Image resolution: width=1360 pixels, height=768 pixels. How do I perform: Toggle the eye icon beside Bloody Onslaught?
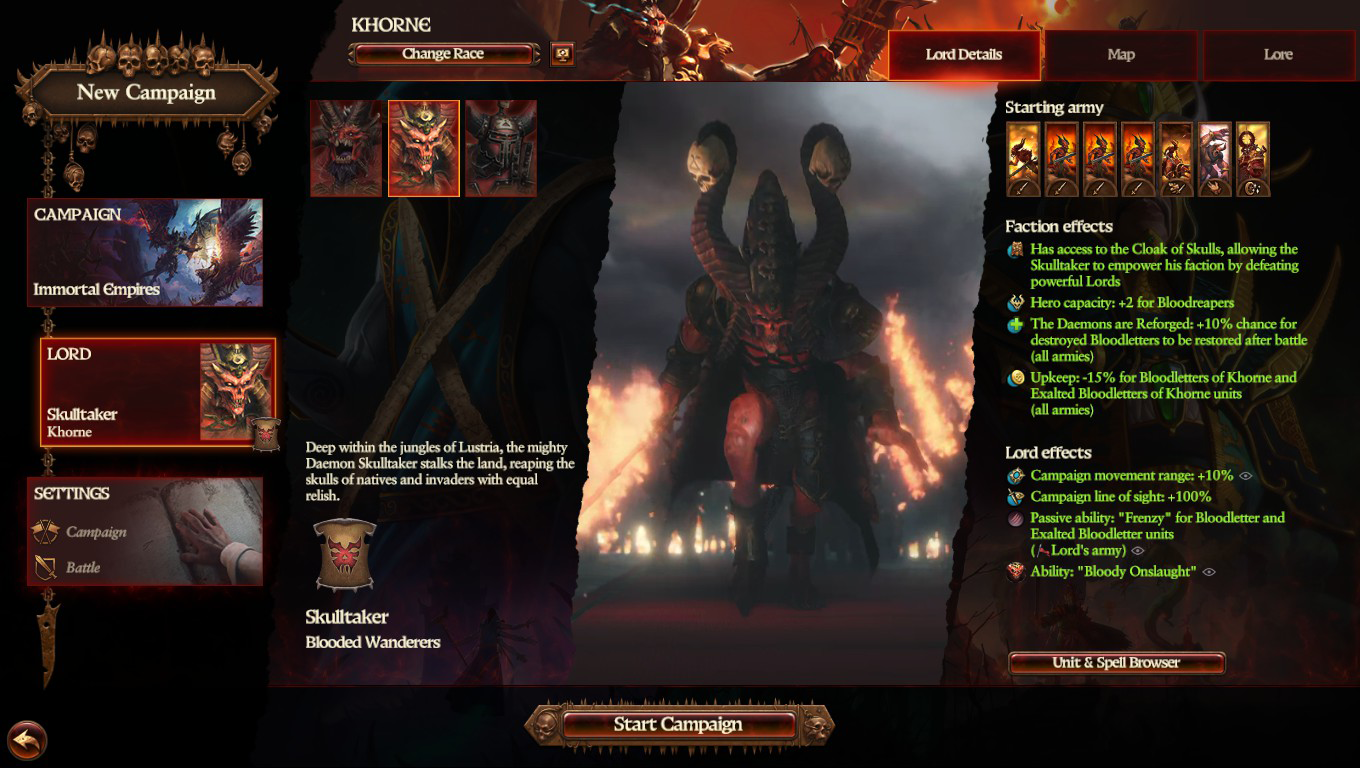(1209, 572)
